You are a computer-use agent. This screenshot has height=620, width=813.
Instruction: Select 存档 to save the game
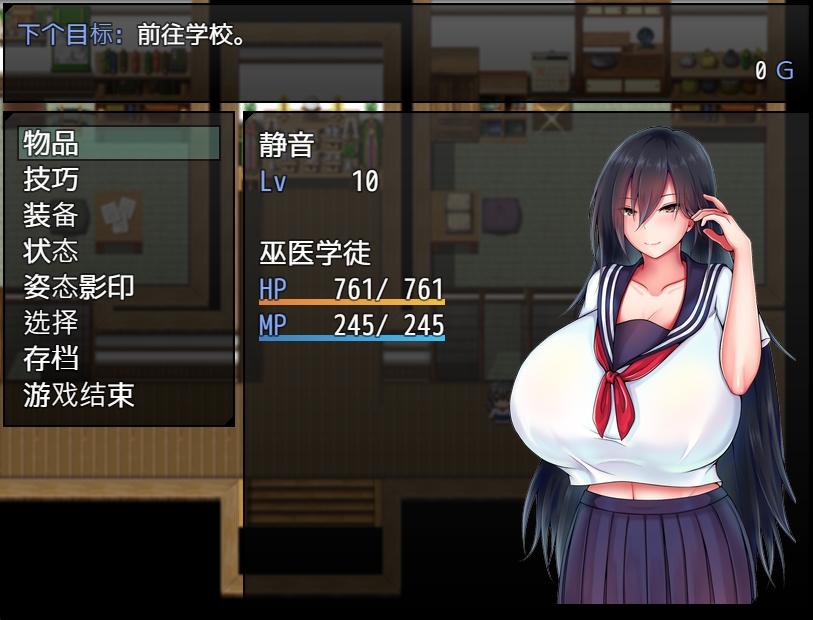pyautogui.click(x=119, y=359)
